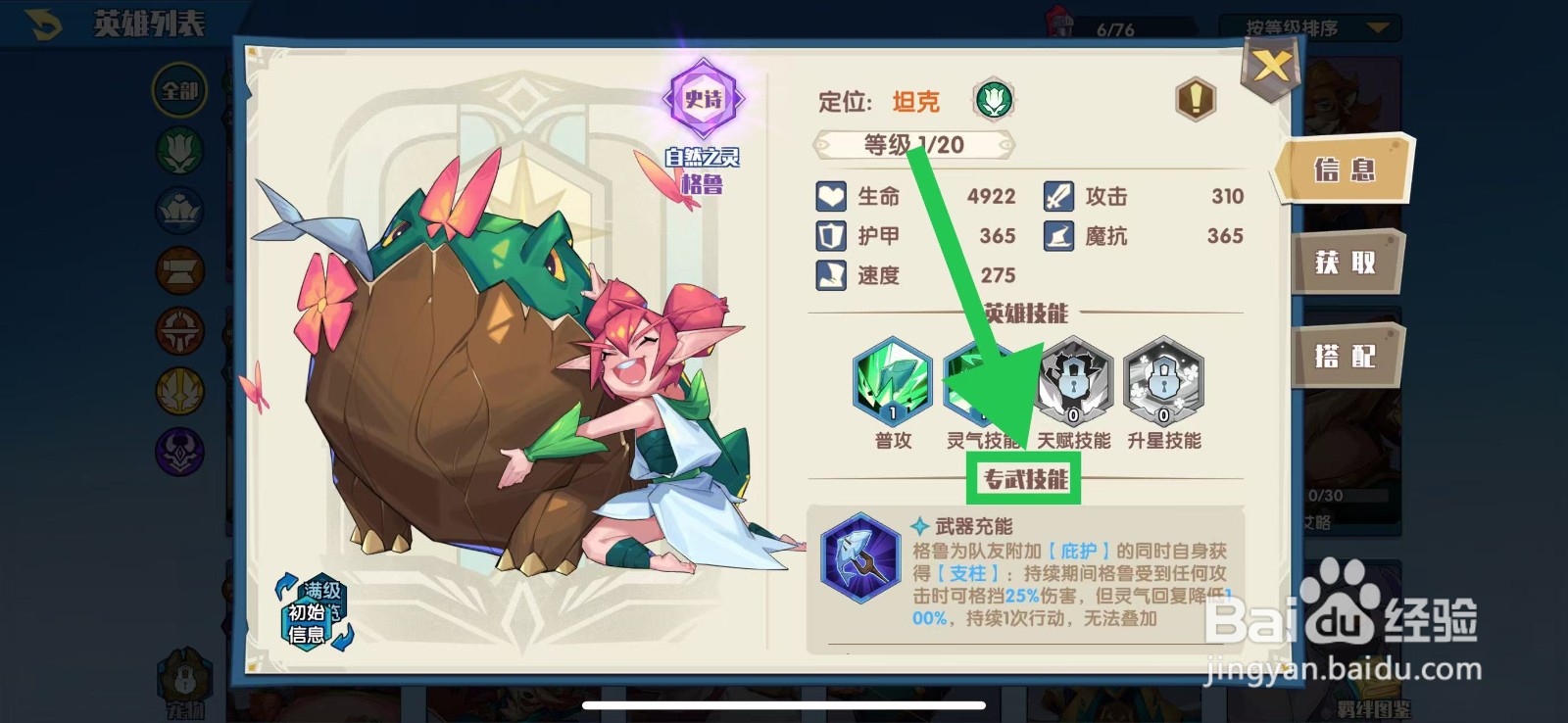Image resolution: width=1568 pixels, height=723 pixels.
Task: Select the 全部 faction filter icon
Action: (179, 90)
